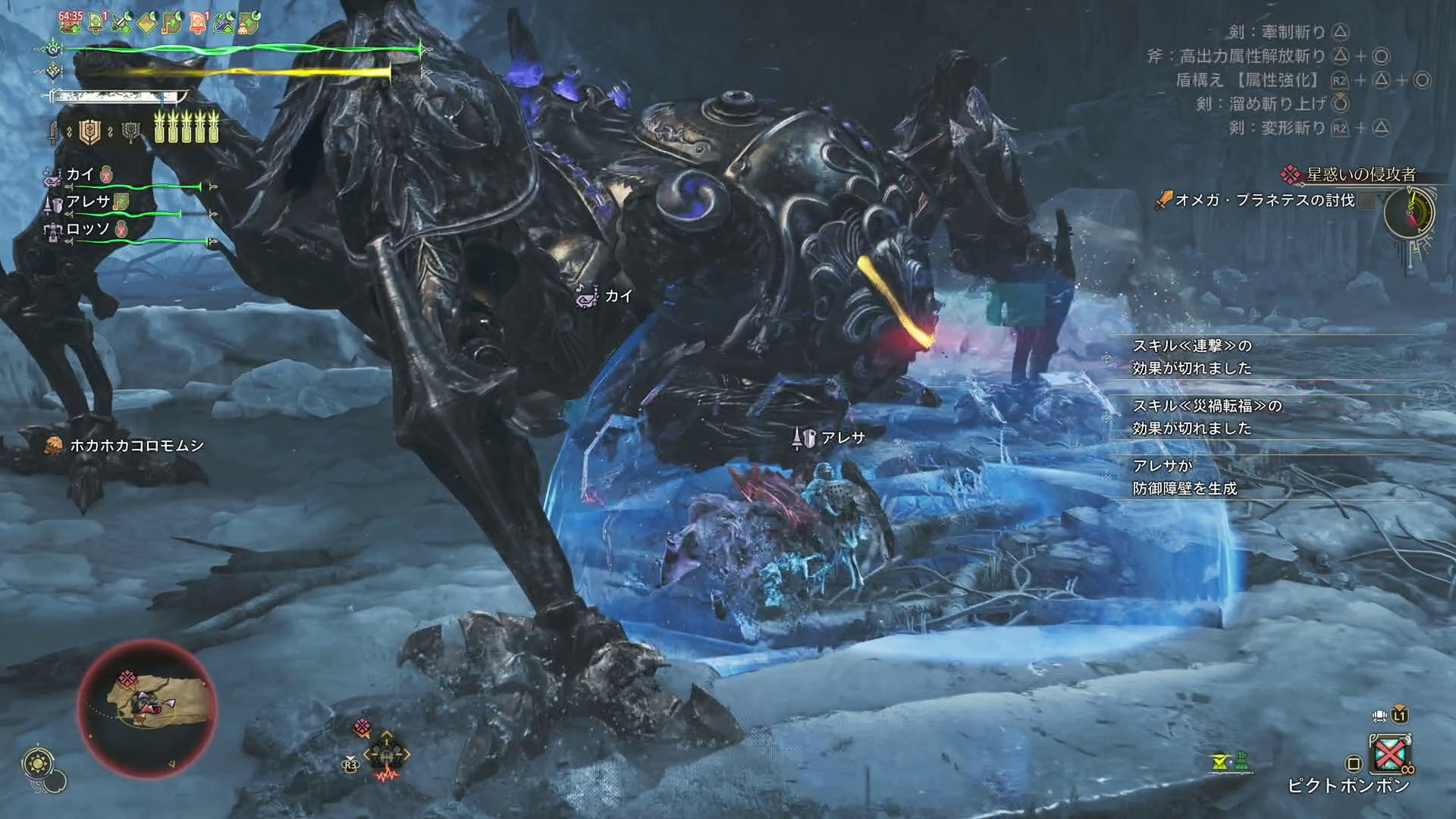
Task: Select the ピクトポンポン item slot
Action: tap(1389, 754)
